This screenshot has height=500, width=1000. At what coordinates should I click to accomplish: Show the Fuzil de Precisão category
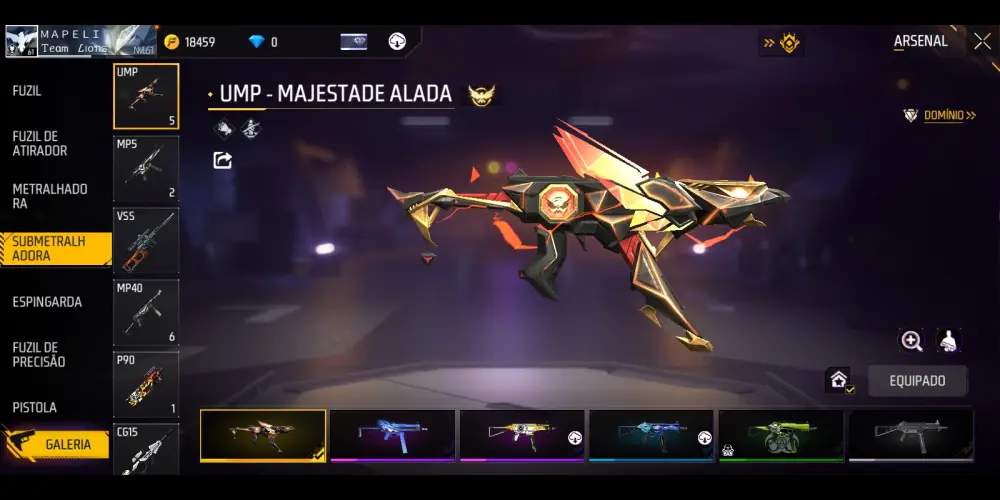coord(39,354)
